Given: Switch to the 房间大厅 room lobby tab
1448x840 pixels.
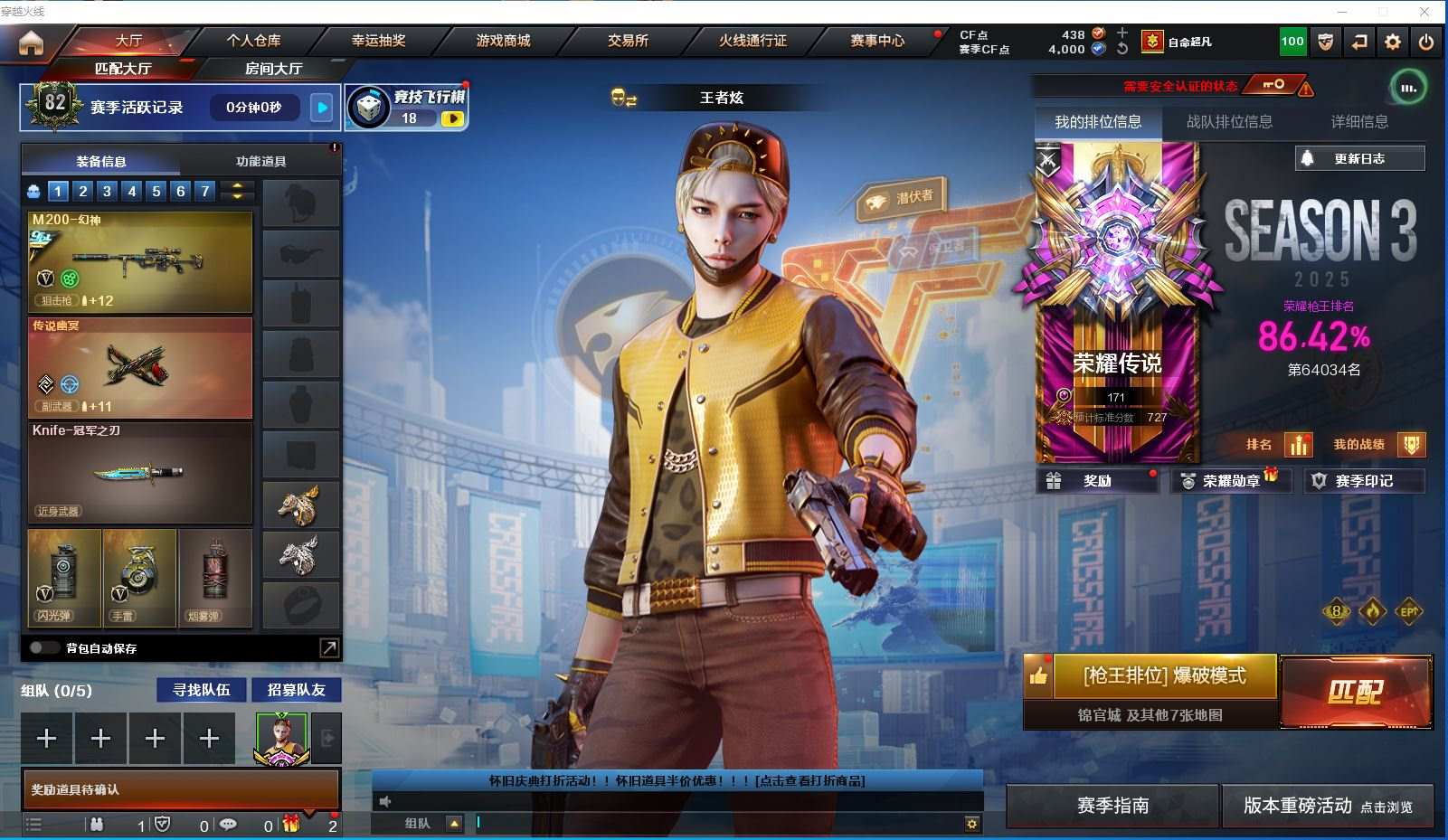Looking at the screenshot, I should pyautogui.click(x=273, y=69).
